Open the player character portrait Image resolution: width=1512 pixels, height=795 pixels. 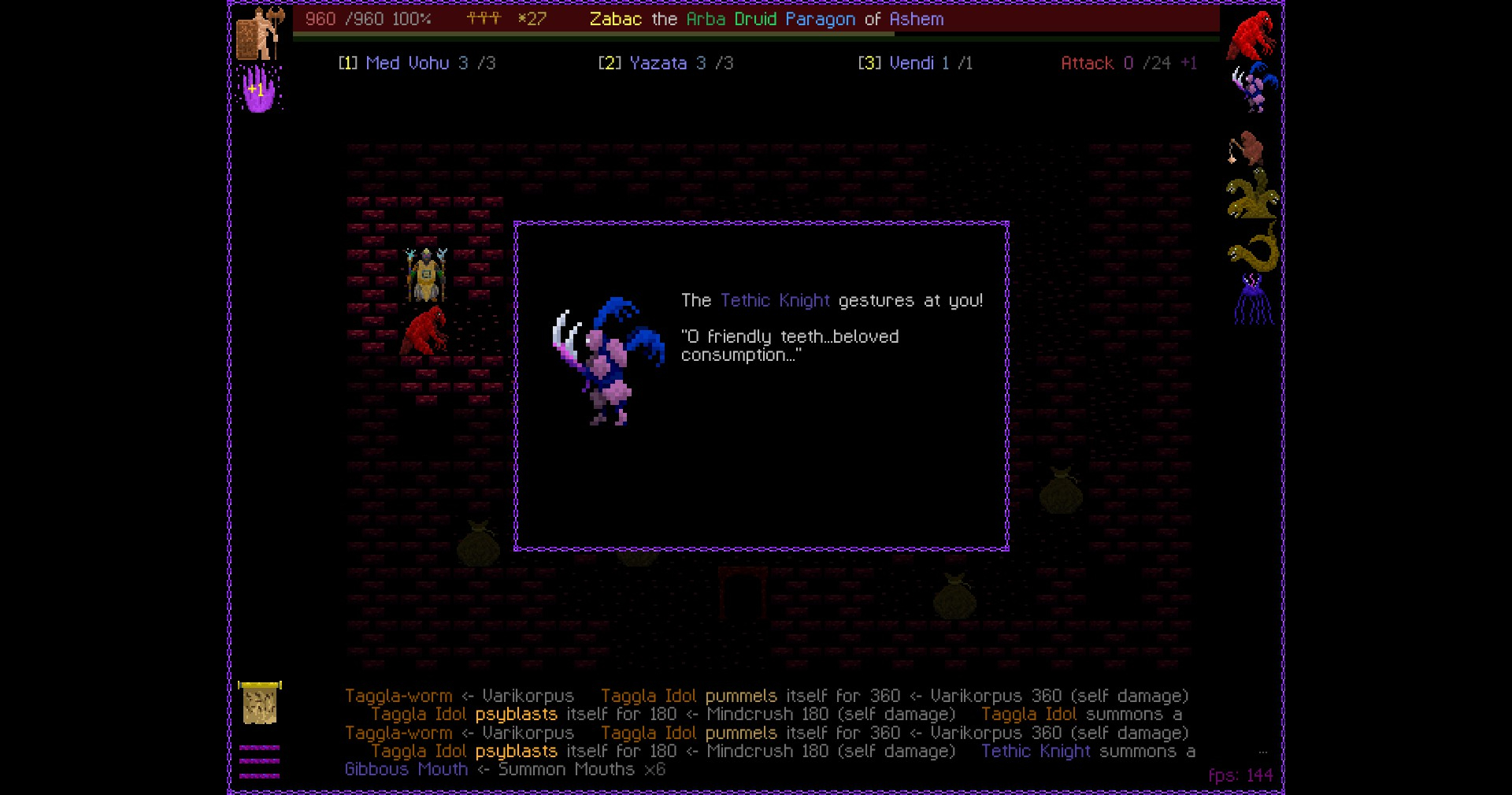click(259, 33)
